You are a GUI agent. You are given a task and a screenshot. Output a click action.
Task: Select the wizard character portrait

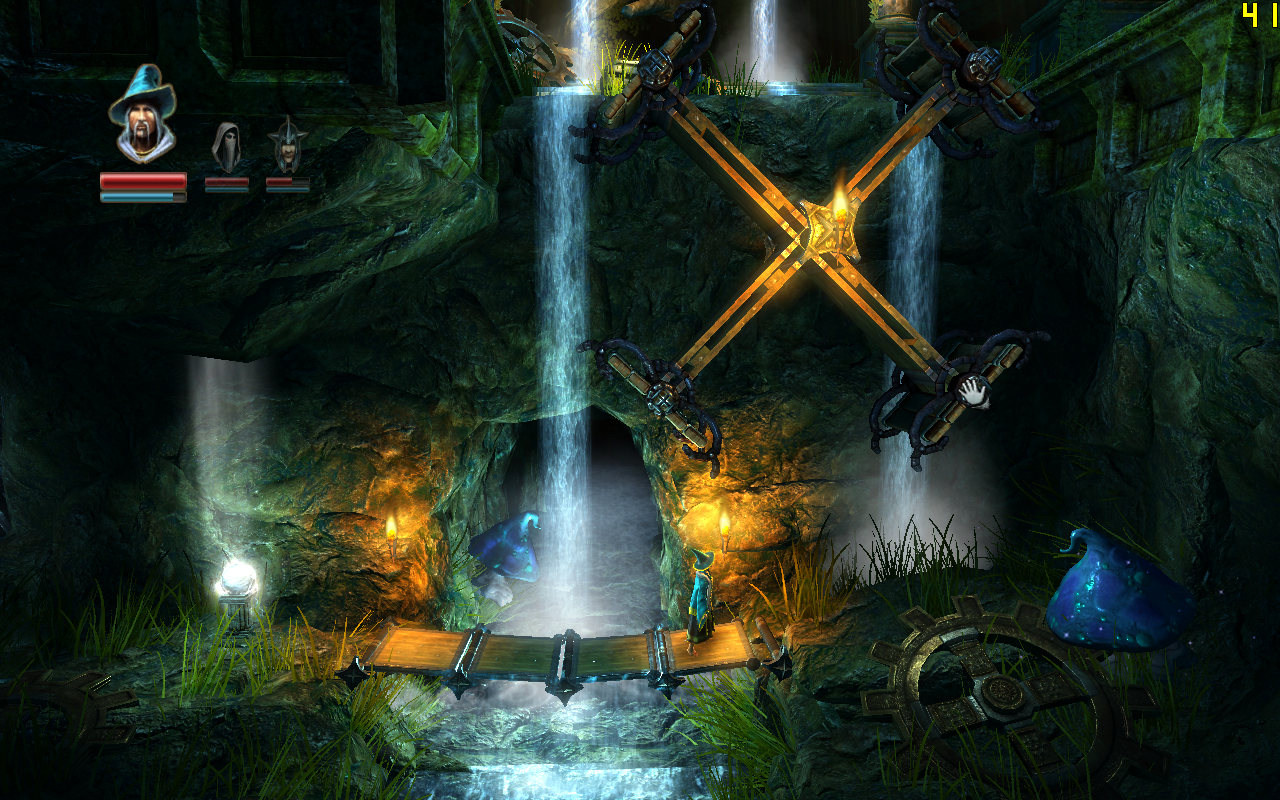[x=142, y=114]
